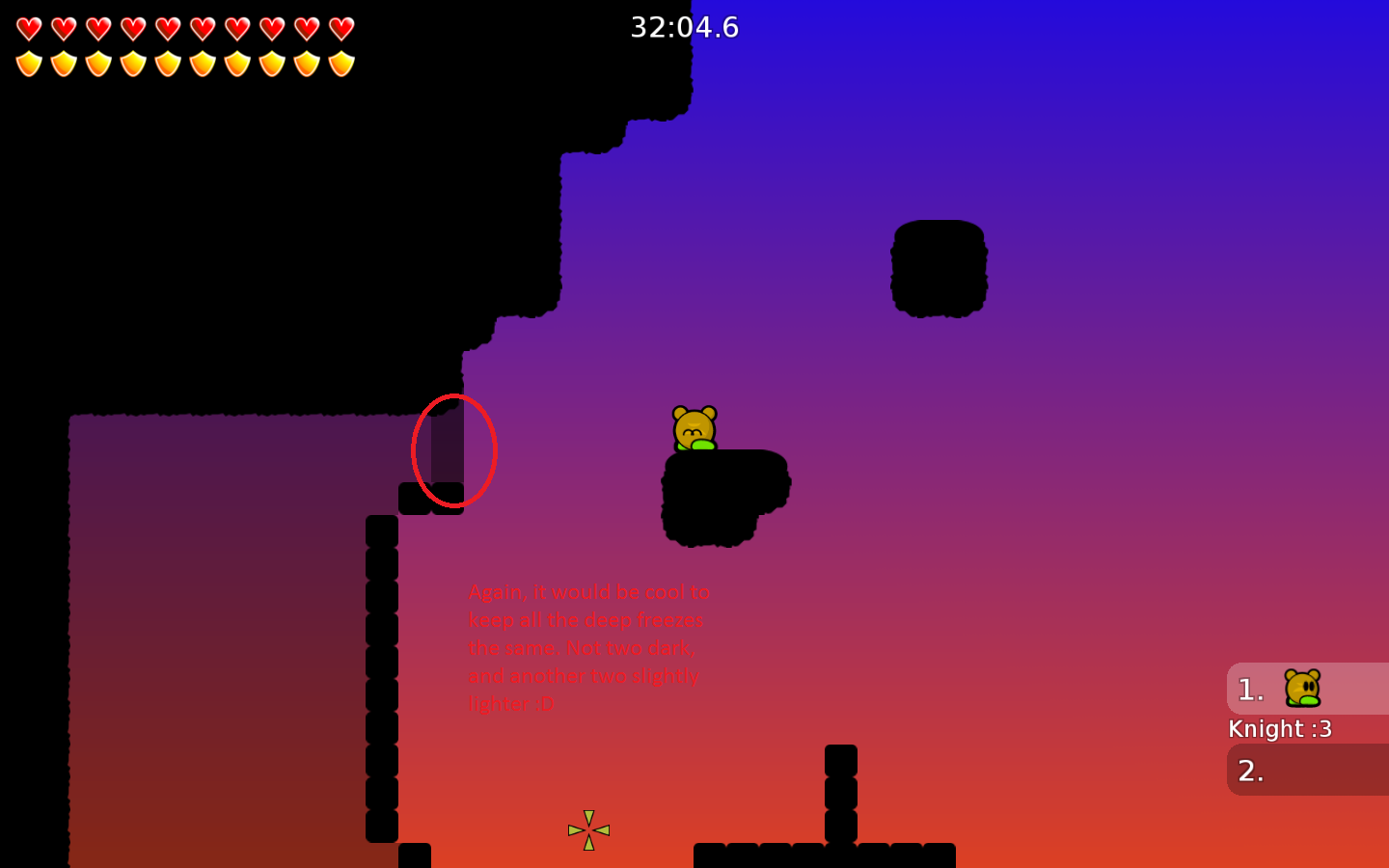The width and height of the screenshot is (1389, 868).
Task: Click the yellow spinner pickup near the bottom
Action: pos(588,828)
